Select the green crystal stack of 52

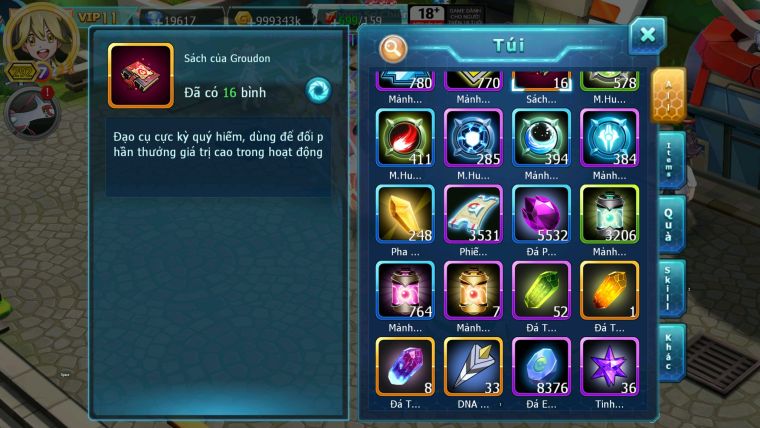pyautogui.click(x=541, y=289)
